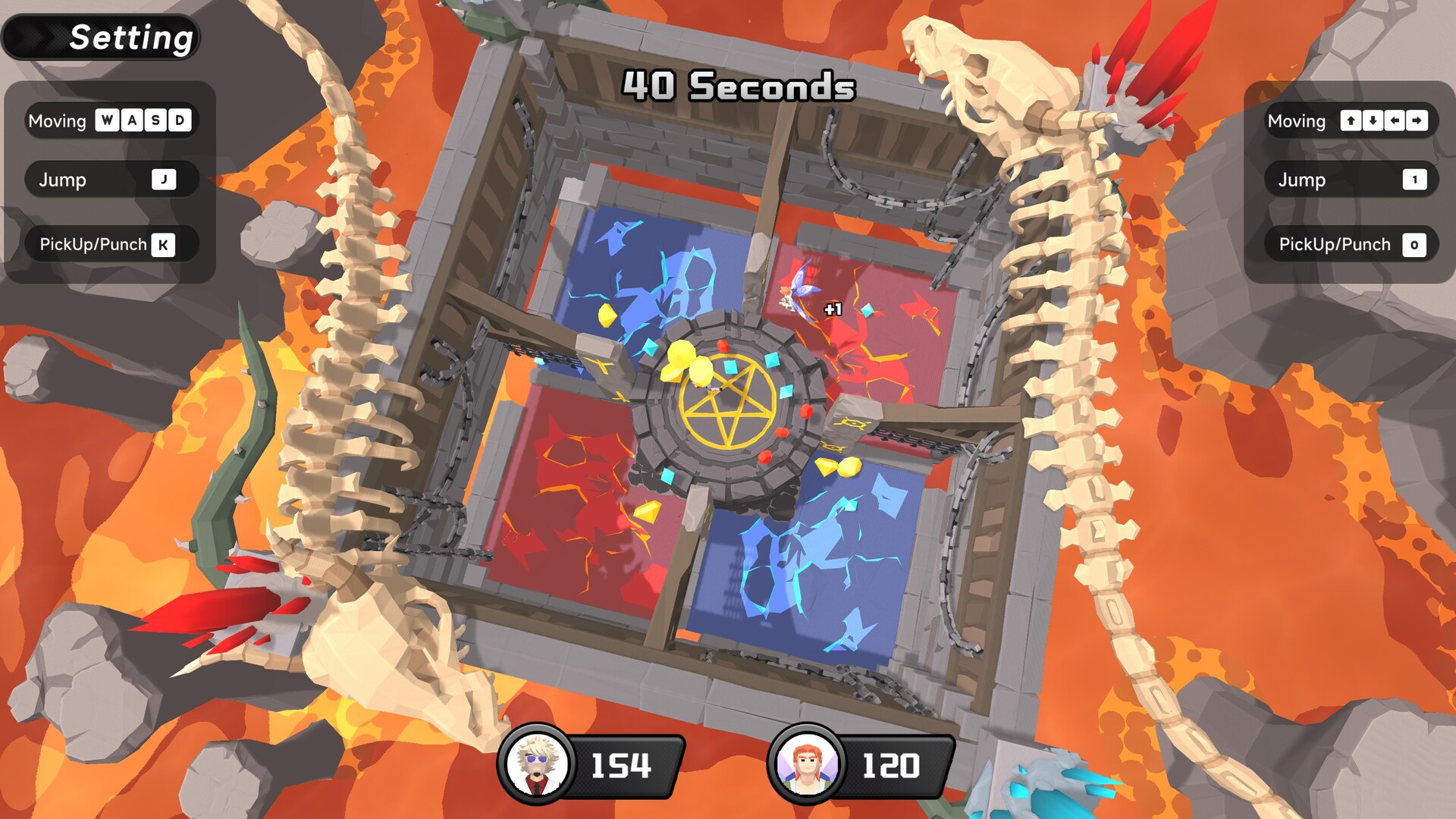Select the down arrow in Player 2 Moving

[1371, 120]
